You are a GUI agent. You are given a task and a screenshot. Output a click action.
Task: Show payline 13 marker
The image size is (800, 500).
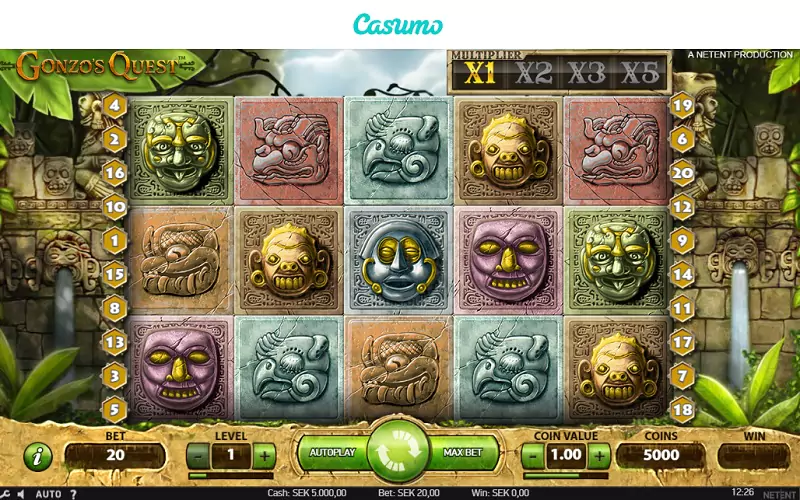point(114,343)
